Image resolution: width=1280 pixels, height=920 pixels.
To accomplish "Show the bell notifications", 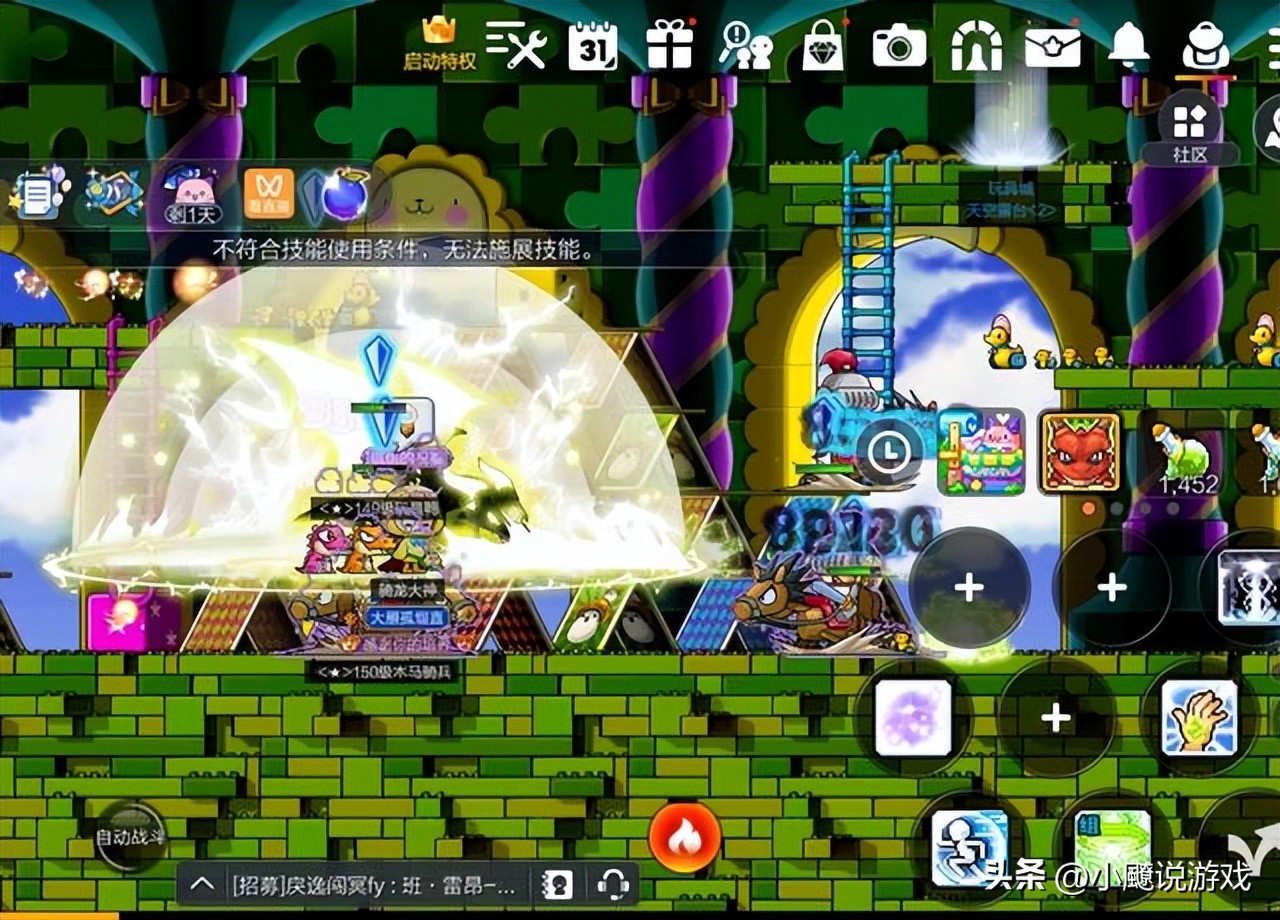I will click(x=1129, y=44).
